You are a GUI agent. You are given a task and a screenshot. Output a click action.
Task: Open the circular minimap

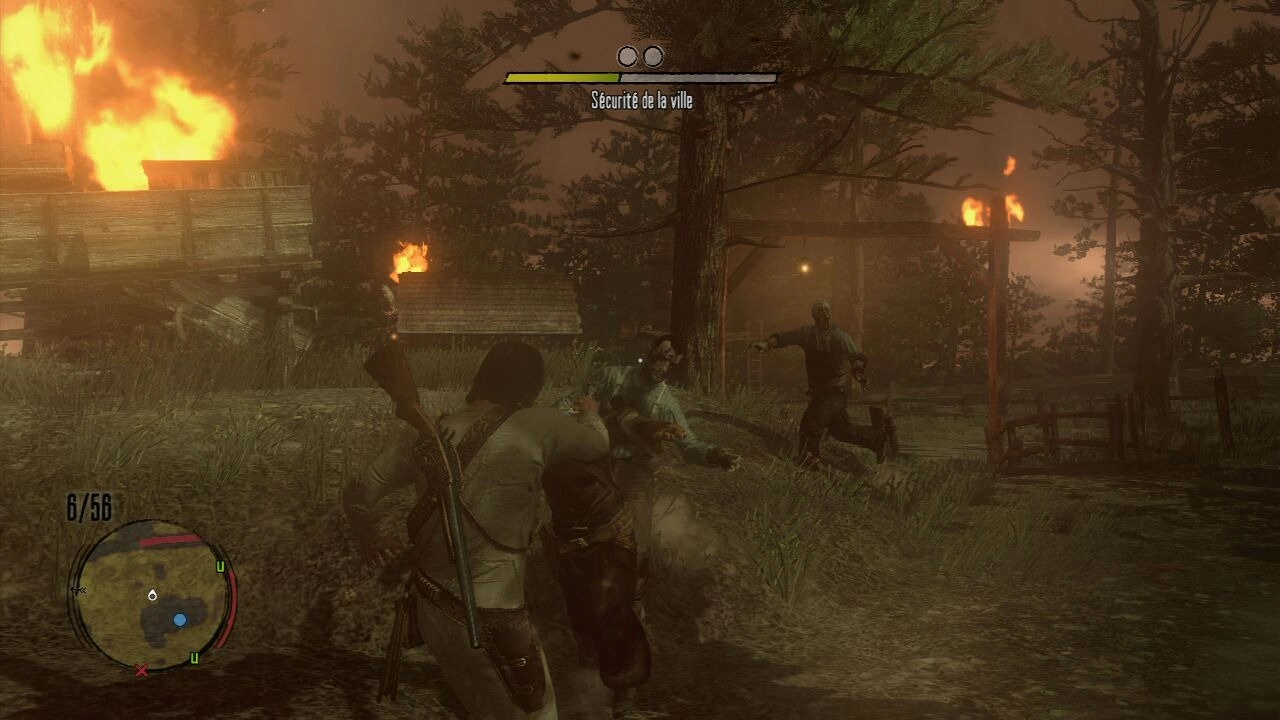coord(150,595)
